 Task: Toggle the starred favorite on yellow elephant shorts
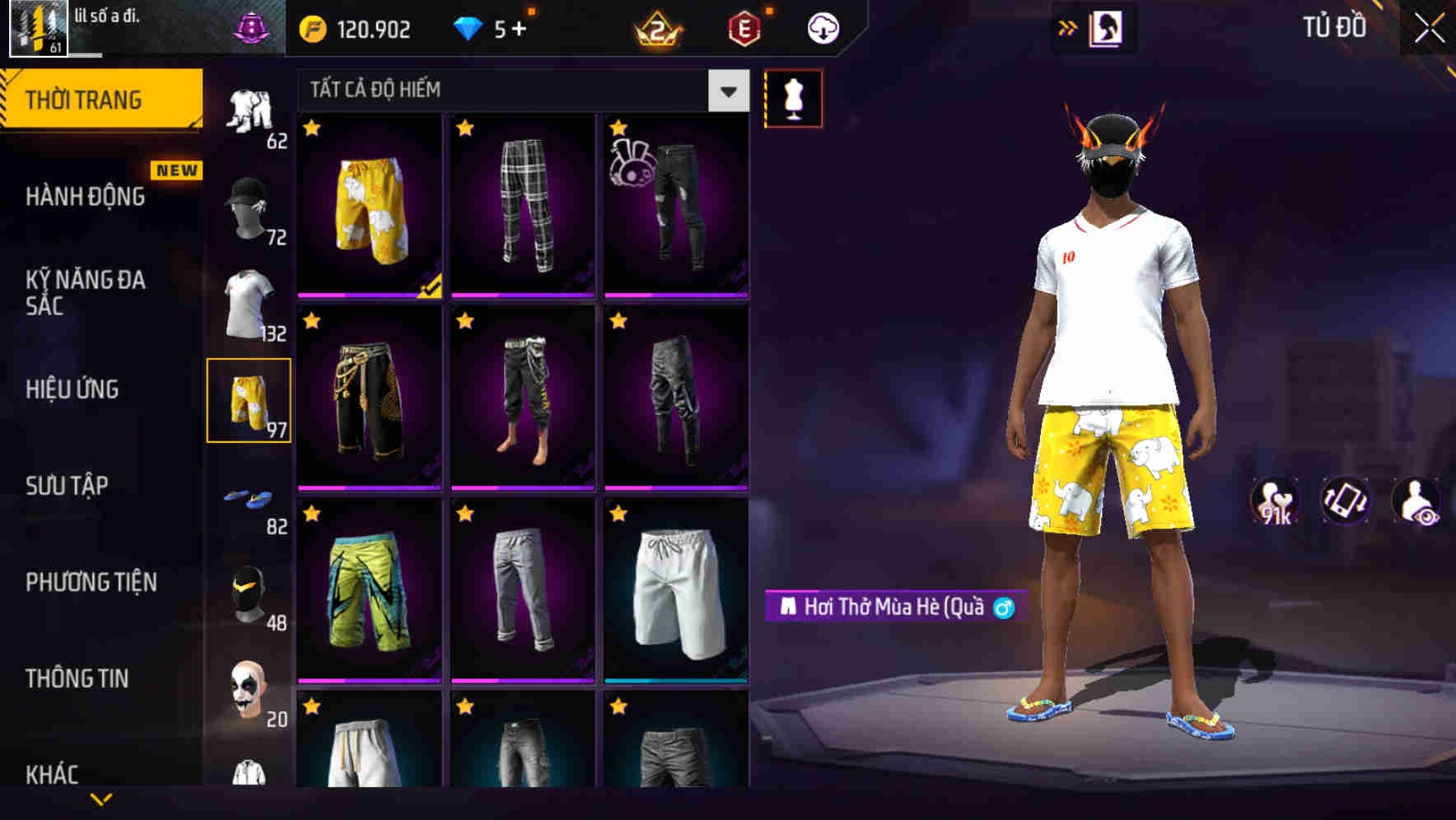tap(312, 129)
